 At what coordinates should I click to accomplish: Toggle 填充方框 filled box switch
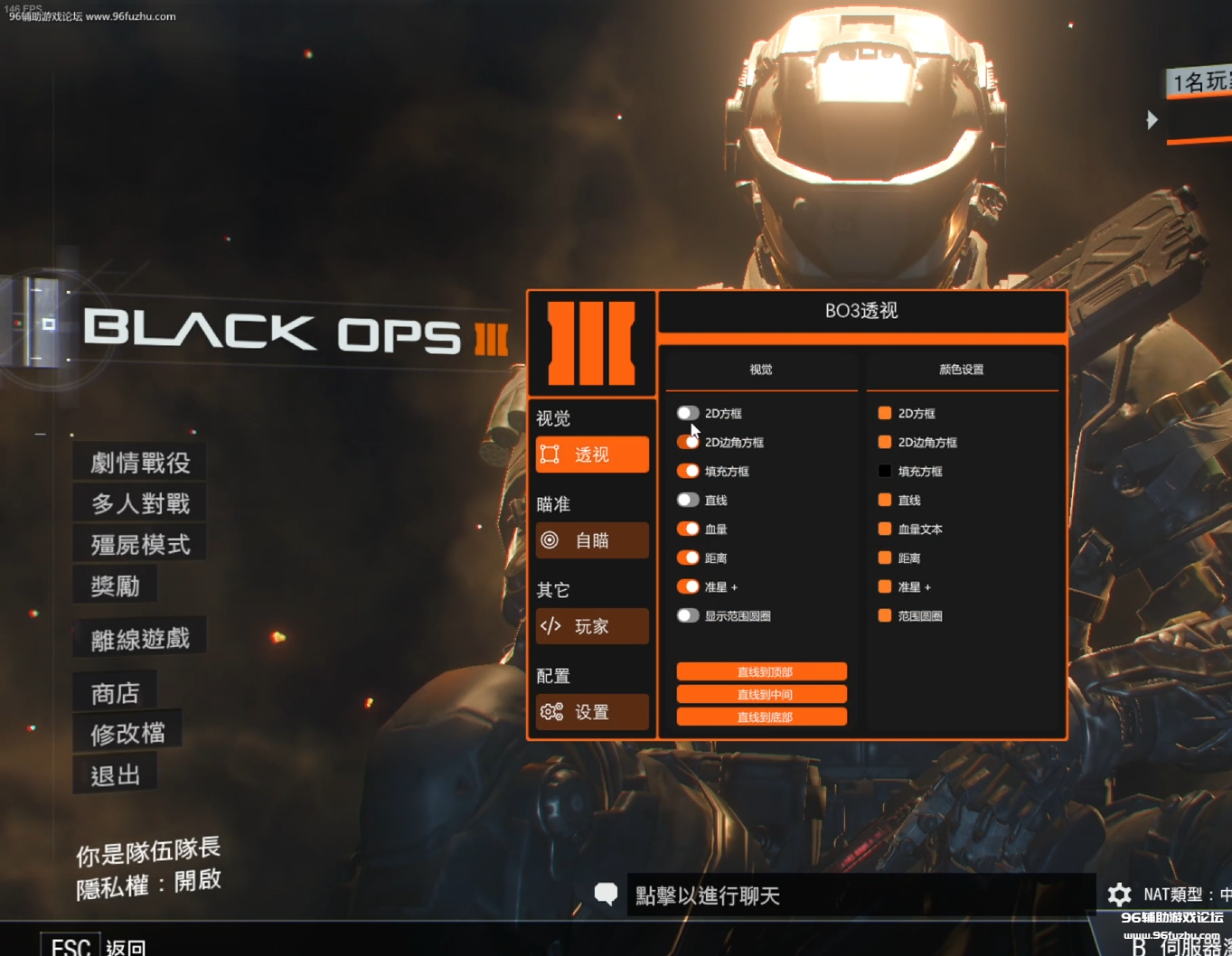point(688,471)
